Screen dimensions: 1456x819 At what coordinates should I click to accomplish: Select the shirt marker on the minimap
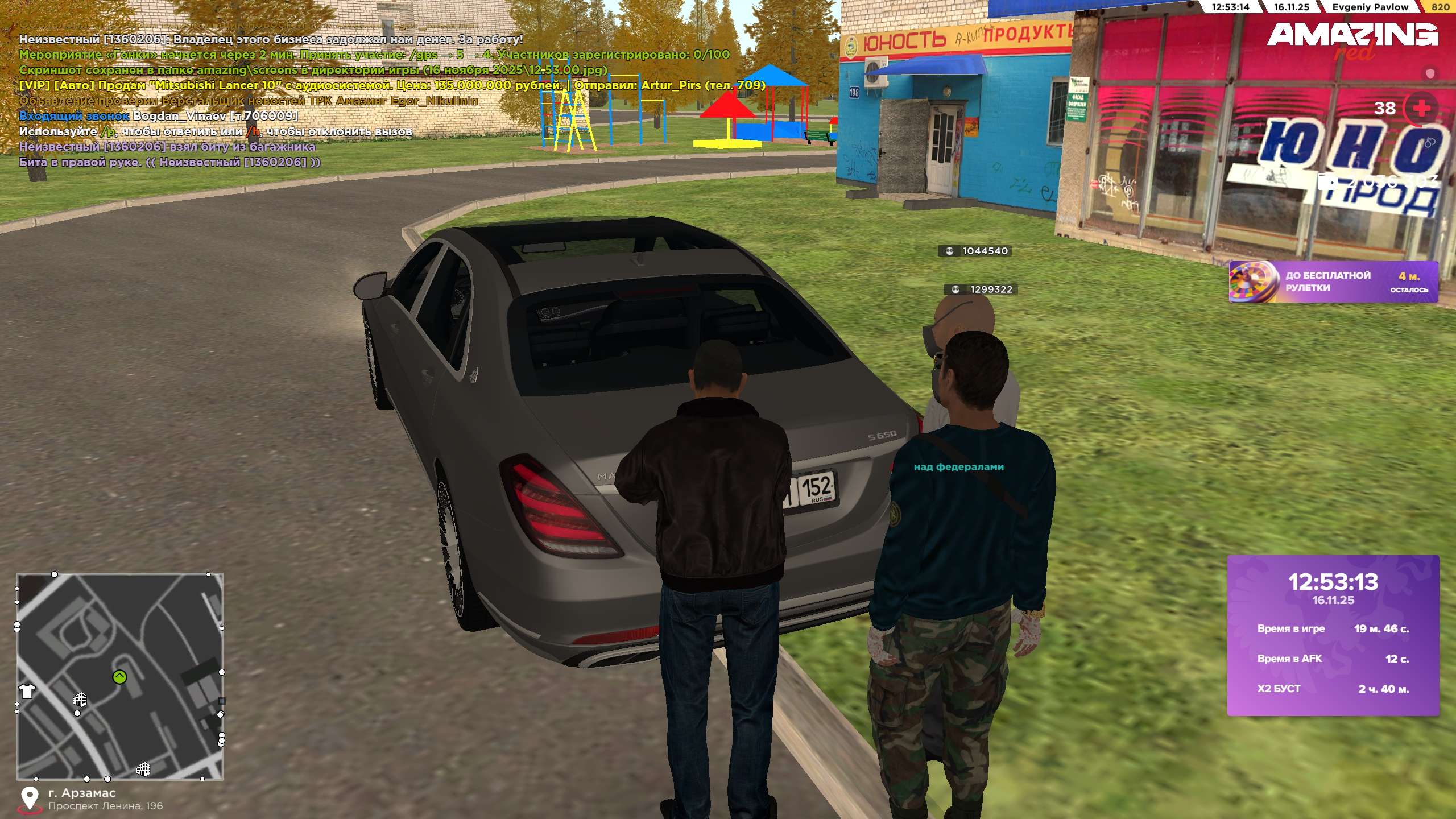(x=27, y=691)
